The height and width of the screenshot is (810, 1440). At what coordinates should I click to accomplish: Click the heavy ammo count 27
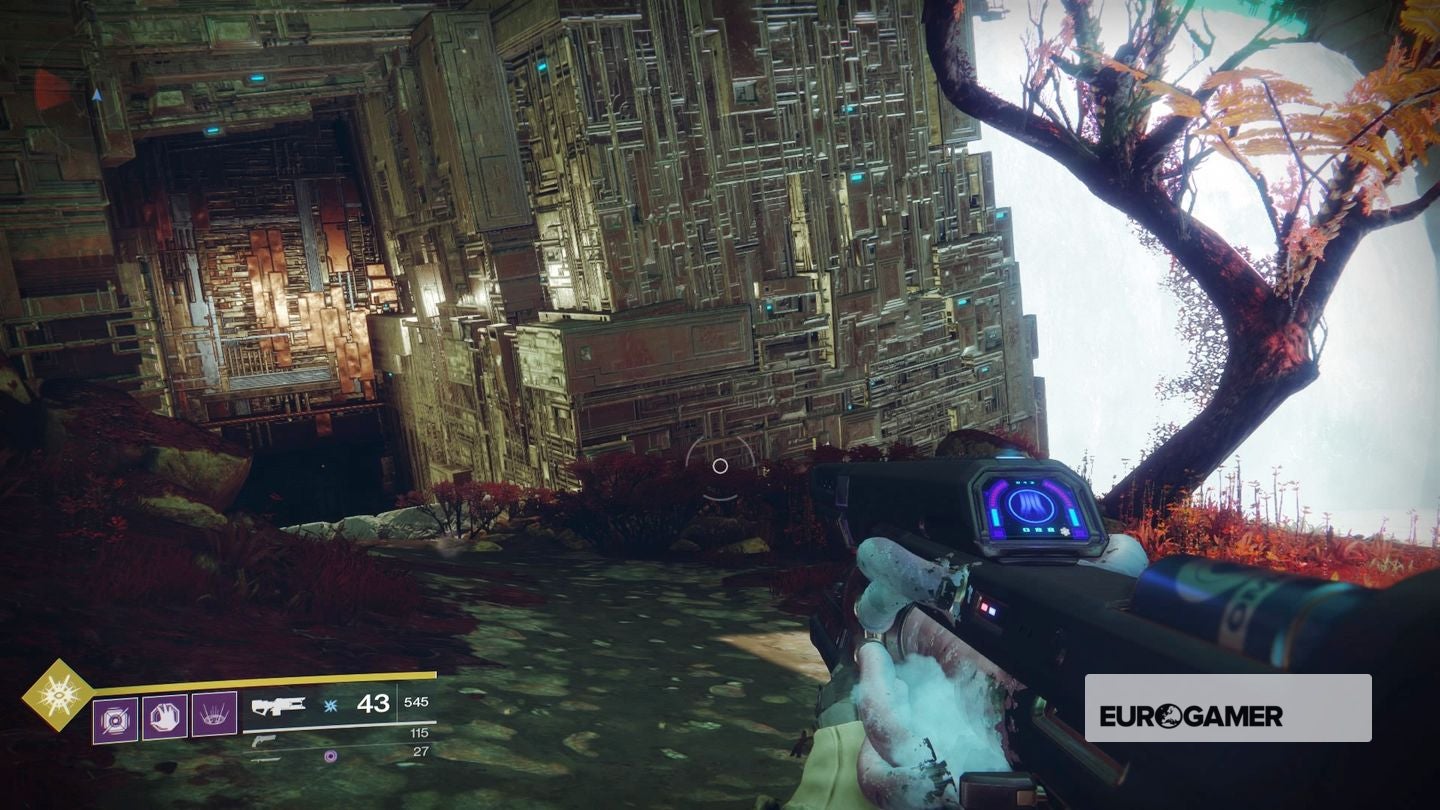click(420, 750)
